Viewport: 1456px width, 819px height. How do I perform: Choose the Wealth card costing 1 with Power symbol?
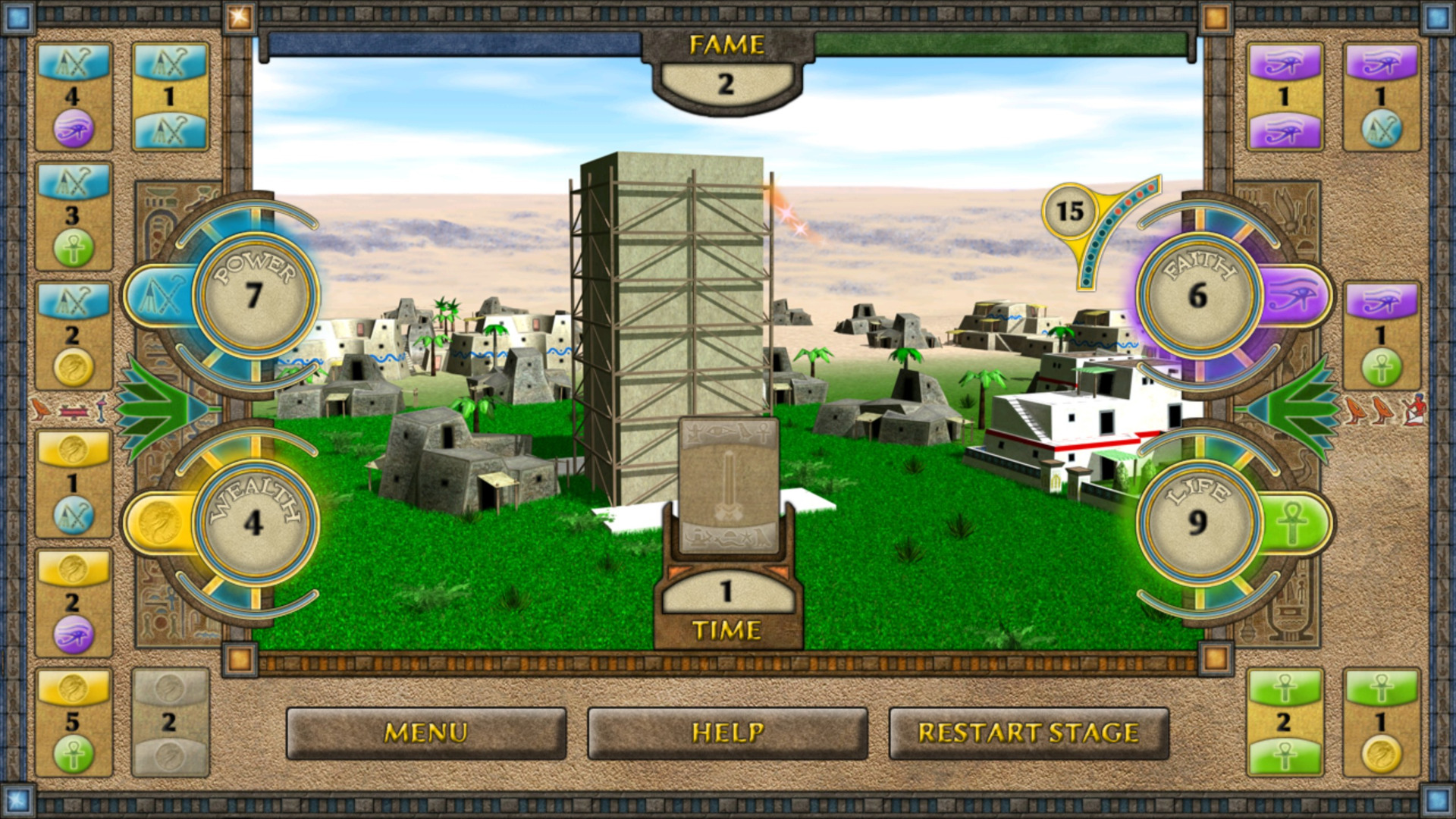pyautogui.click(x=74, y=484)
